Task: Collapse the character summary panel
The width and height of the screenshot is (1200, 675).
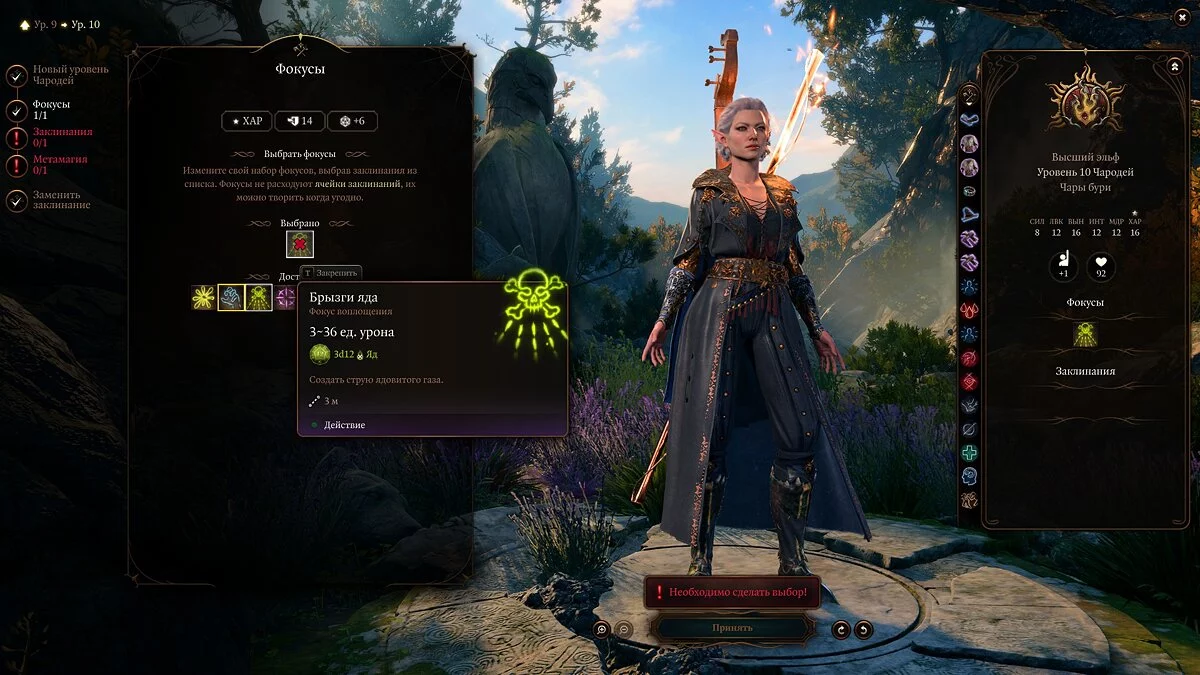Action: [x=1174, y=66]
